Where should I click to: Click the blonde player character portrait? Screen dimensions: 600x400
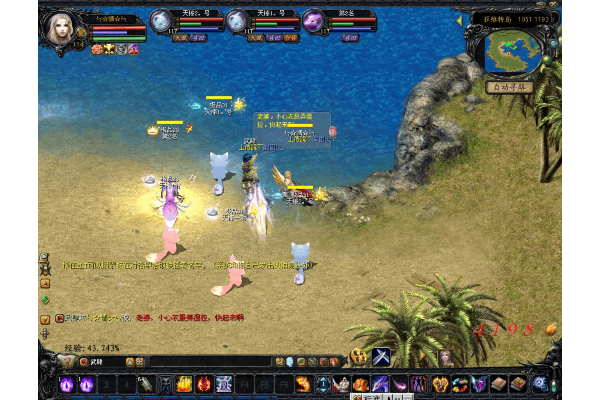tap(61, 27)
